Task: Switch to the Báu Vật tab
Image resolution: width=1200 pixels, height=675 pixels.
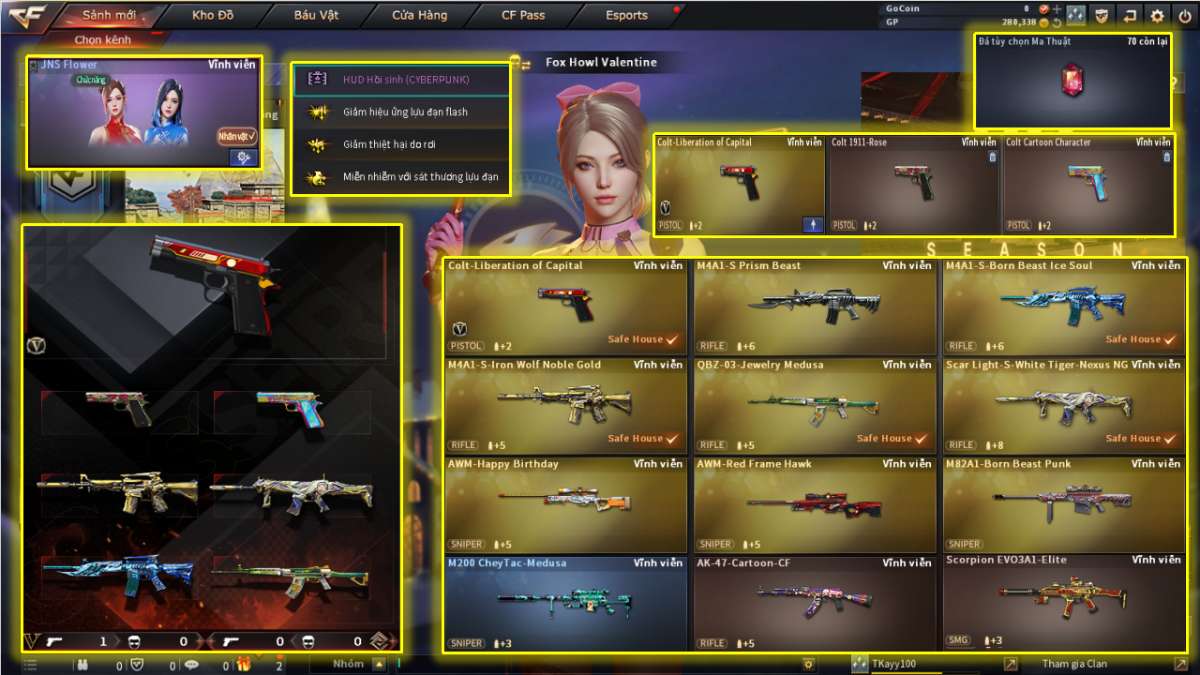Action: (317, 15)
